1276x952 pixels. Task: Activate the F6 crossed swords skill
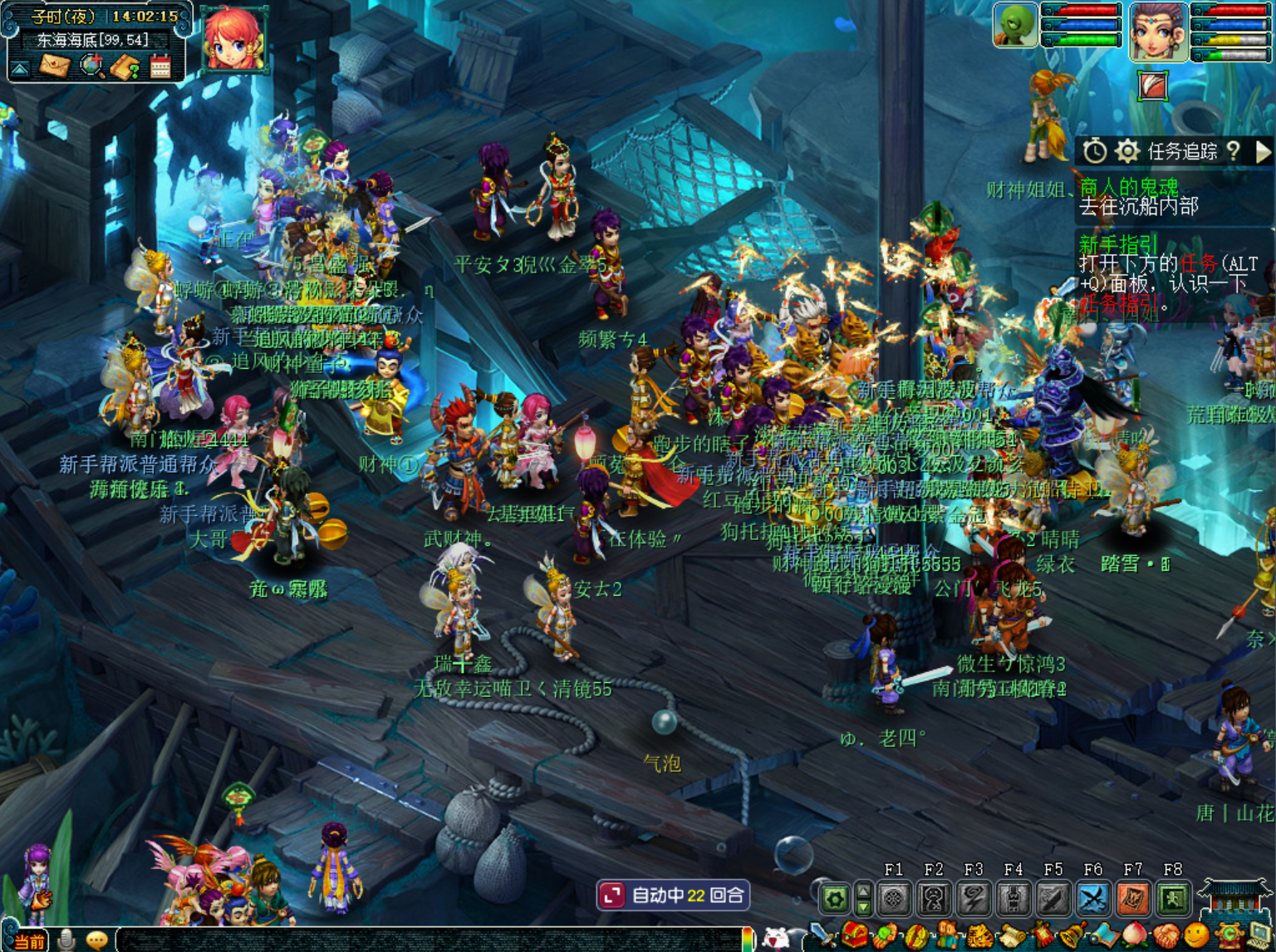coord(1093,898)
